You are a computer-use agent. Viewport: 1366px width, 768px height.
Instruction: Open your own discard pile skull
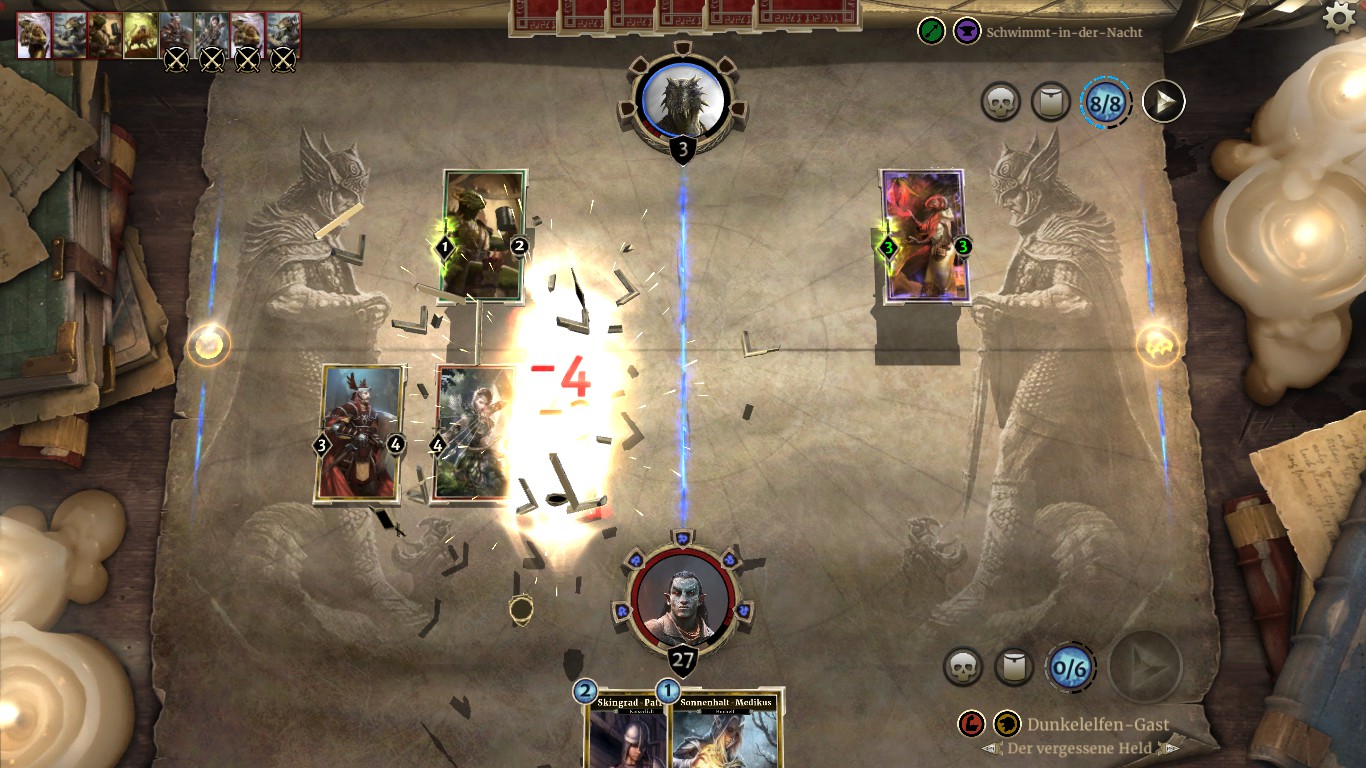963,667
